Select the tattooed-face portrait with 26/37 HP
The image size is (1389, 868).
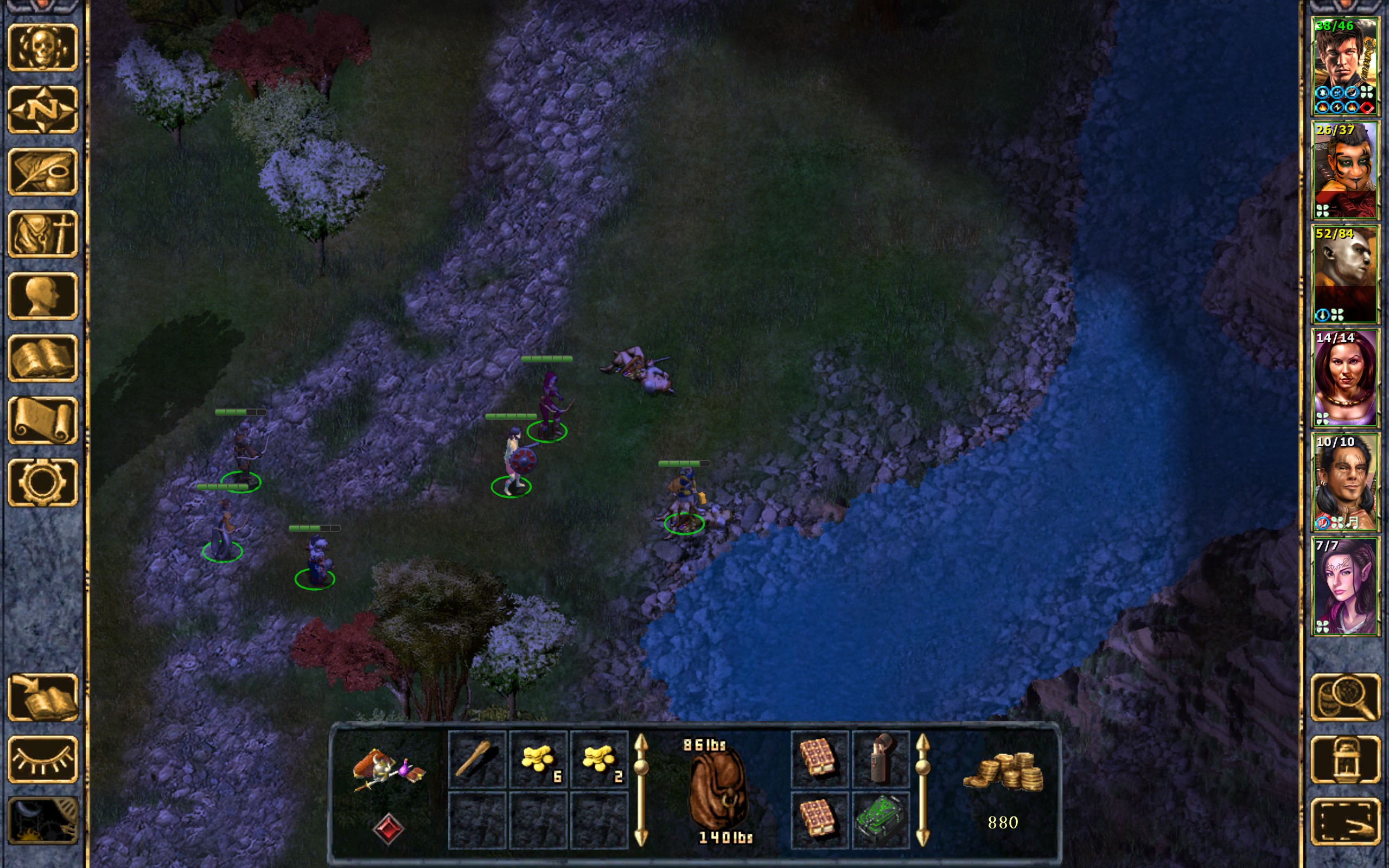click(1345, 170)
